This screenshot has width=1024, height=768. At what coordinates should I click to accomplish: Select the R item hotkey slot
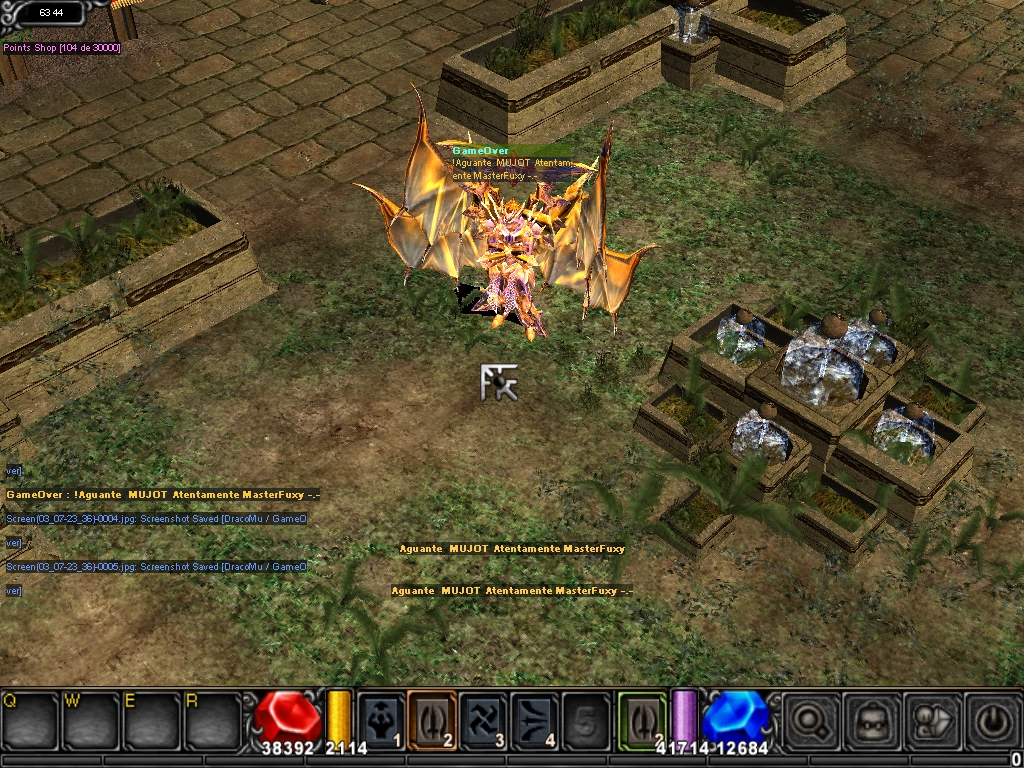tap(211, 720)
